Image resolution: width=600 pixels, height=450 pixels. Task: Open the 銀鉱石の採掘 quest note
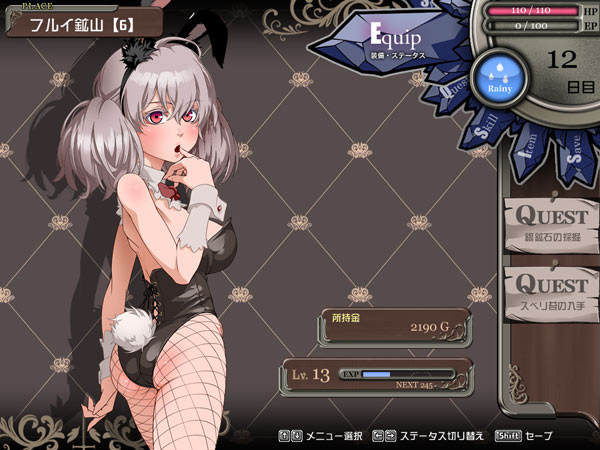[x=551, y=223]
